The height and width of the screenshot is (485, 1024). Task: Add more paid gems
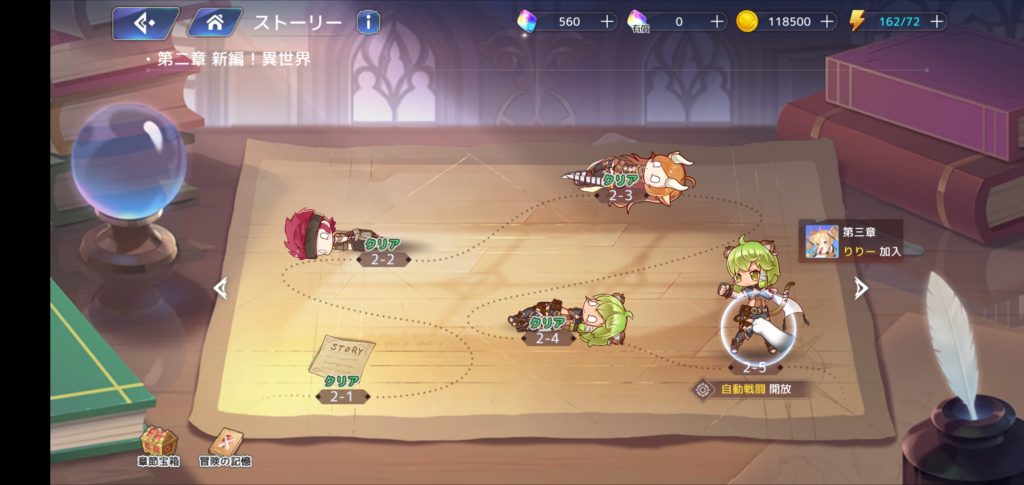(x=716, y=21)
